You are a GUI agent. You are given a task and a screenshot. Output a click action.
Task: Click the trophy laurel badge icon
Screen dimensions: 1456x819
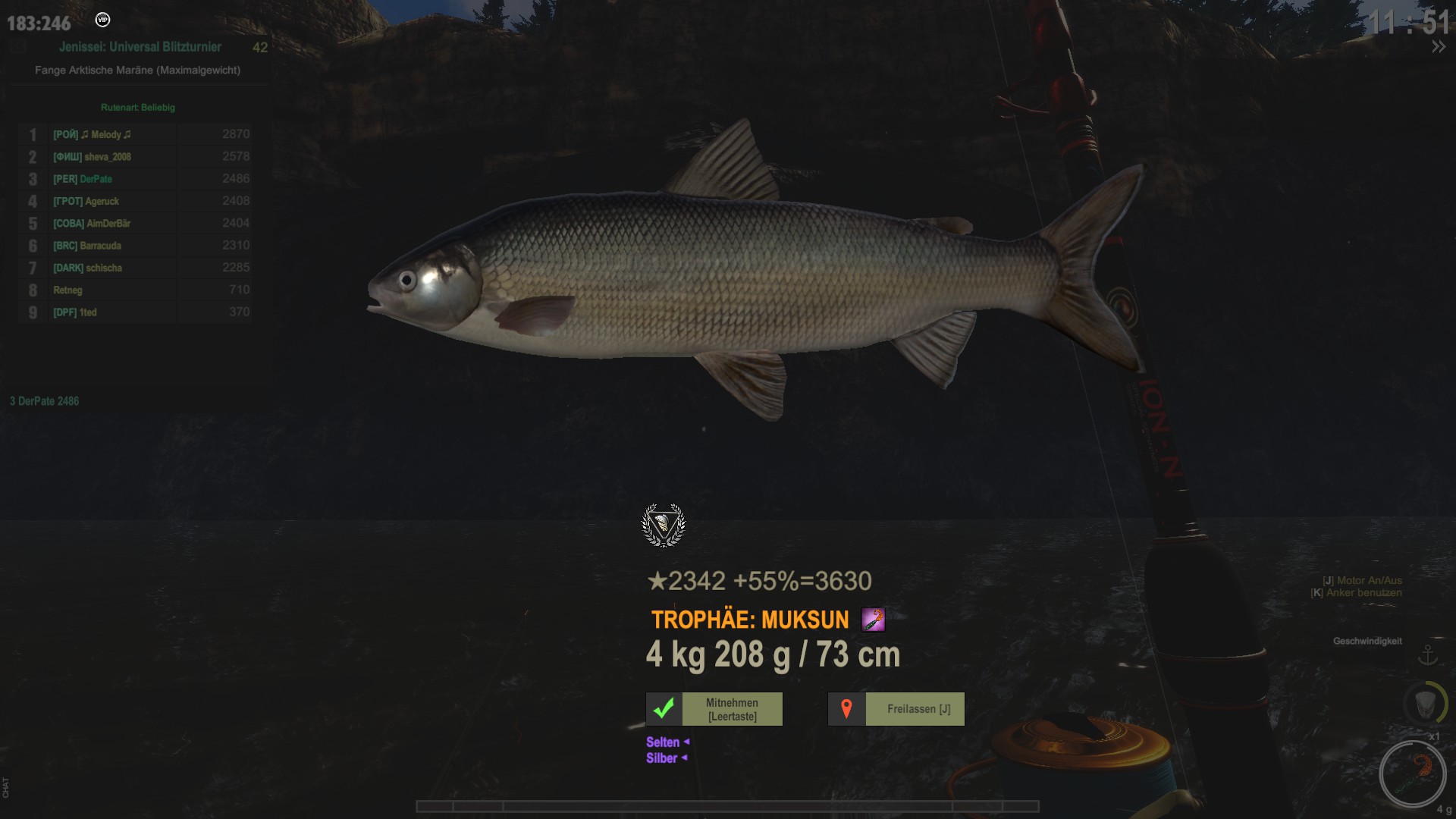pyautogui.click(x=664, y=525)
